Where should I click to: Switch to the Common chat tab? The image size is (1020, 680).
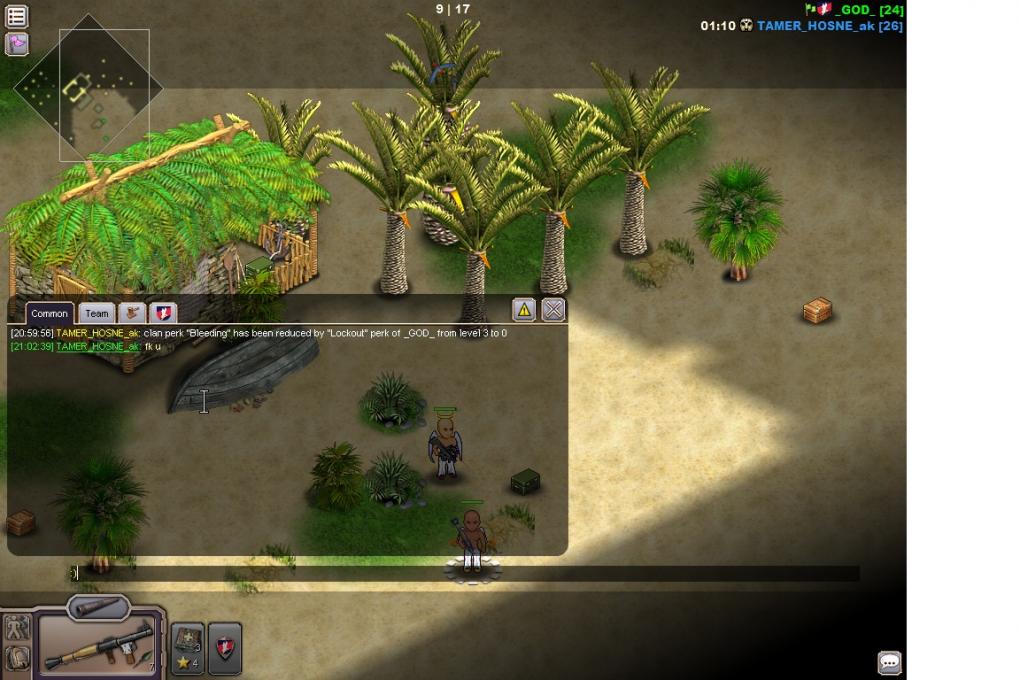coord(49,313)
